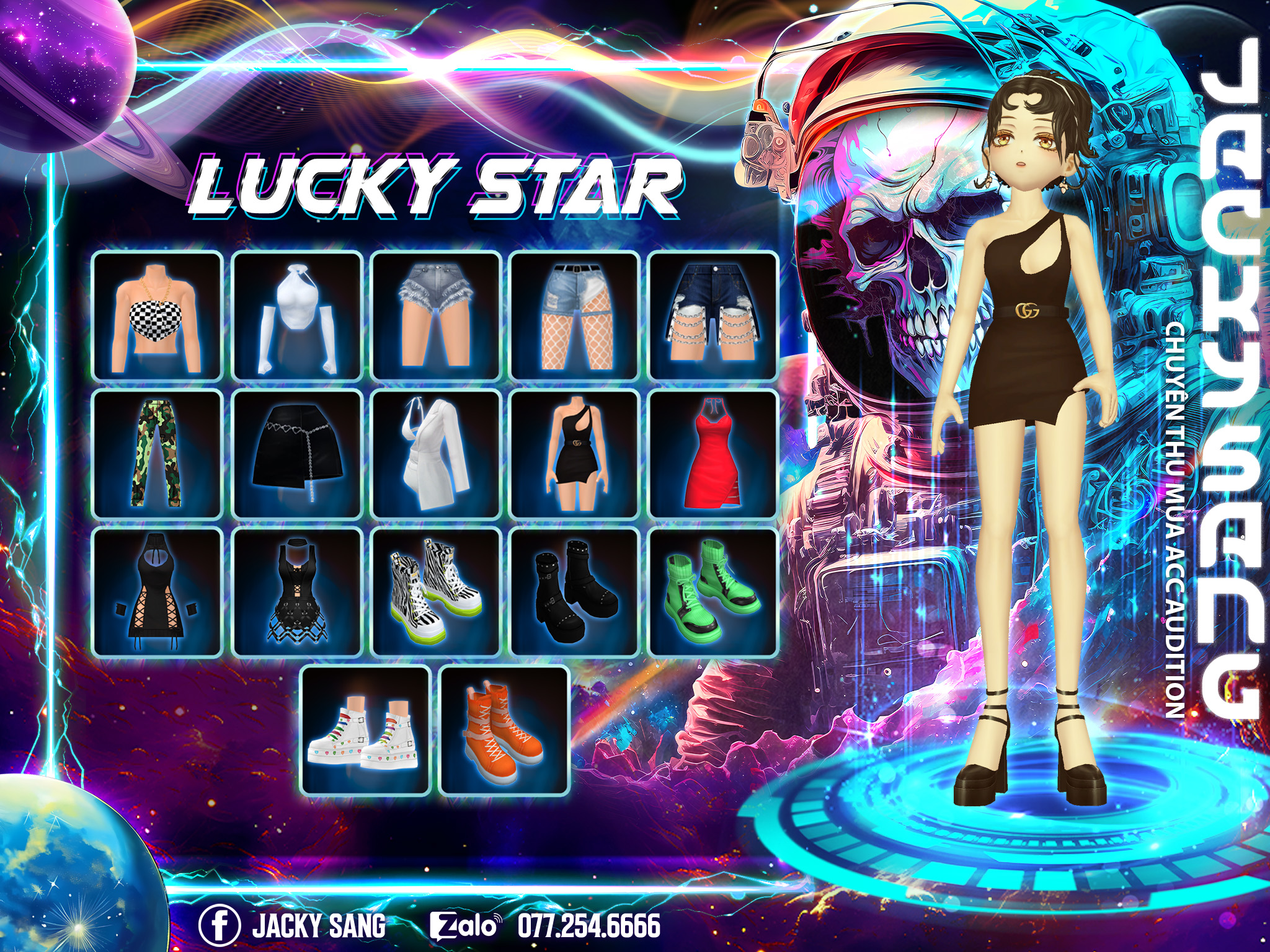
Task: Select the denim shorts with fishnet tights
Action: [575, 315]
